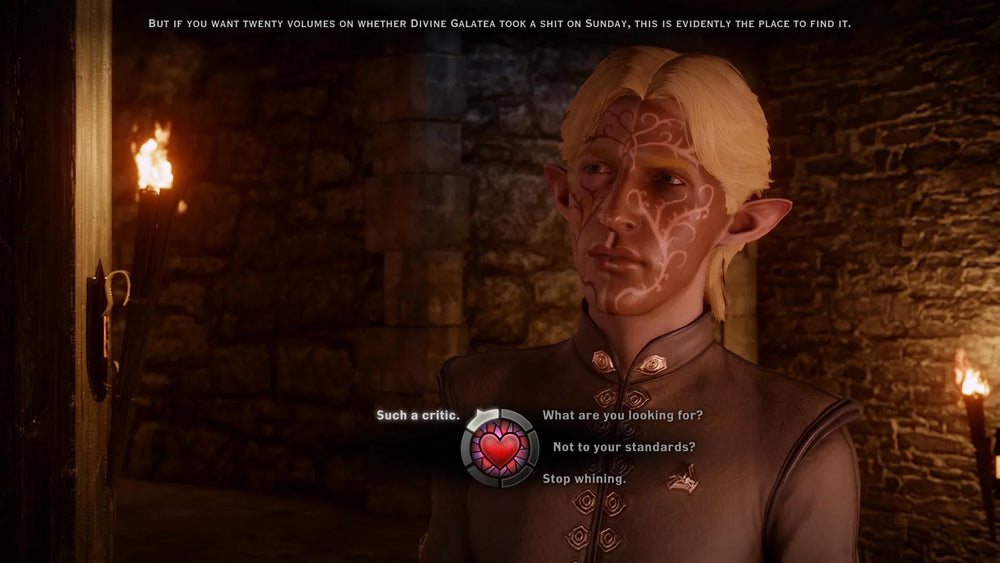Pick the "Not to your standards?" response
Screen dimensions: 1000x563
(x=624, y=447)
